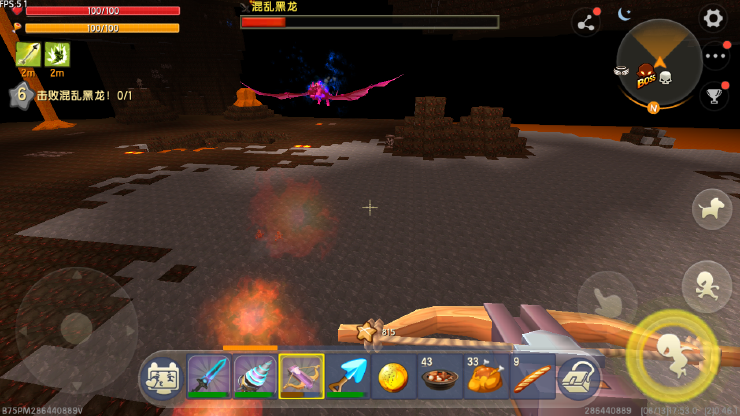740x416 pixels.
Task: Open the trophy achievements button
Action: click(x=714, y=96)
